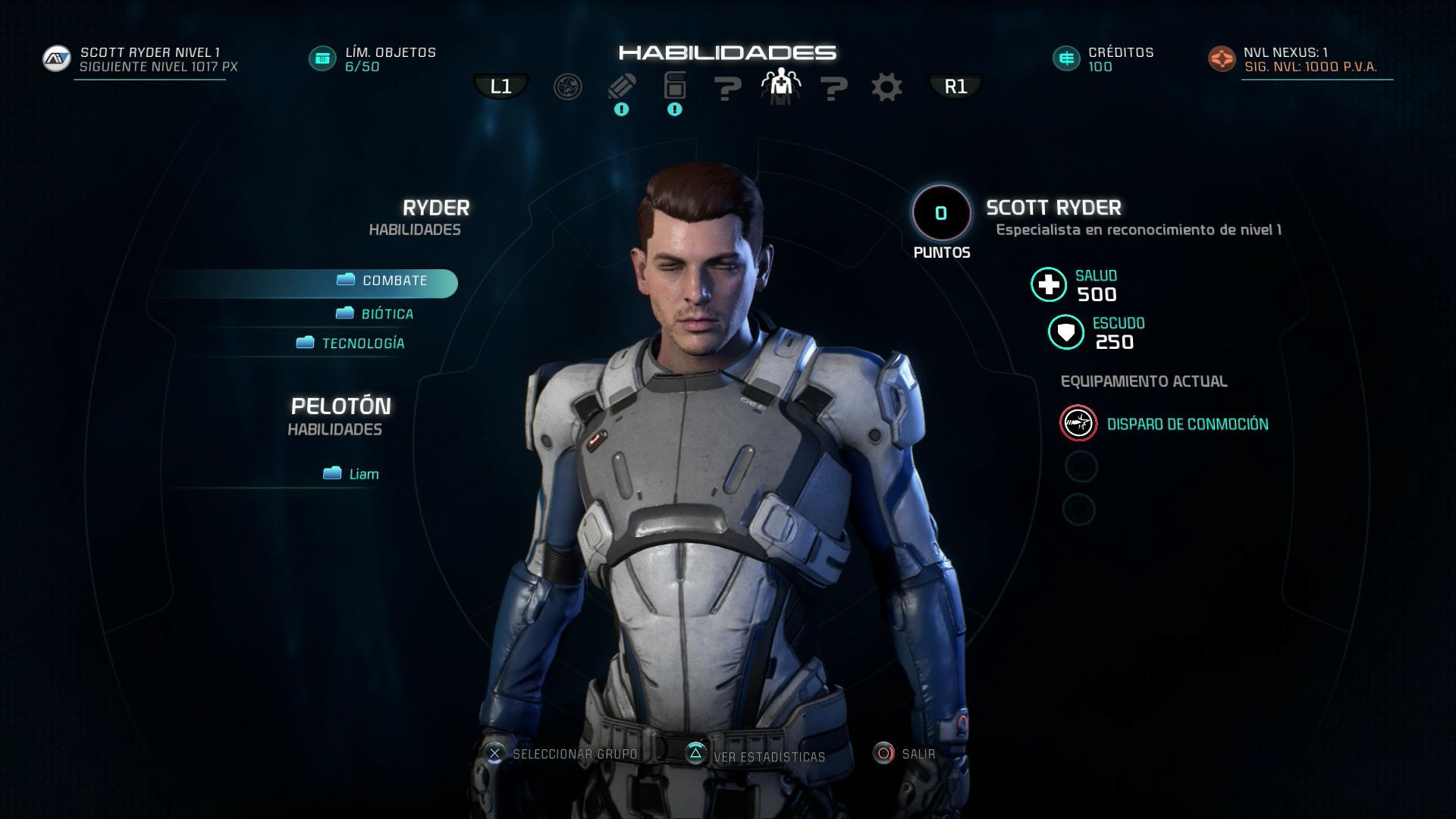Select the Biótica skill folder
The image size is (1456, 819).
click(386, 314)
